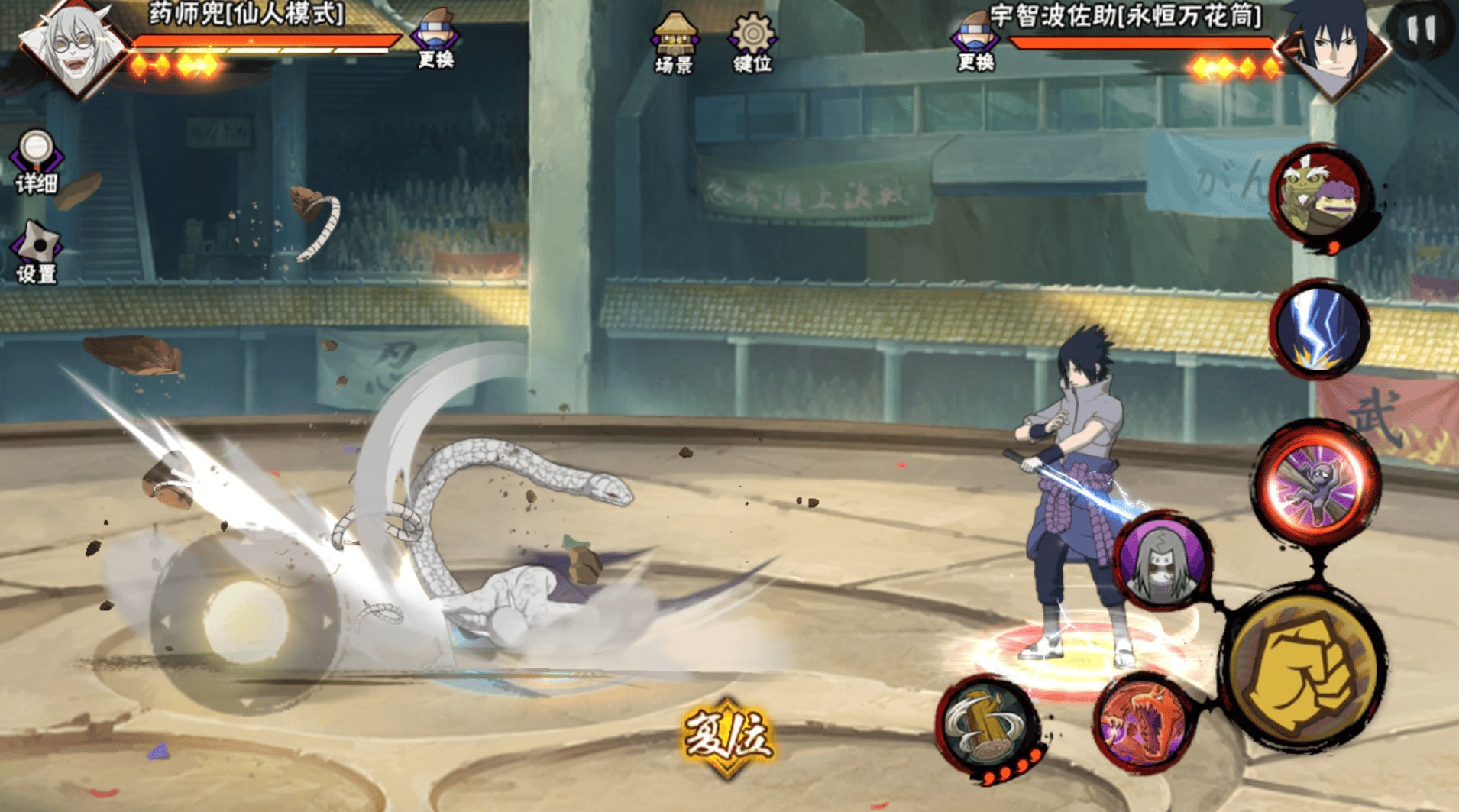Click the virtual joystick pad

click(x=244, y=620)
